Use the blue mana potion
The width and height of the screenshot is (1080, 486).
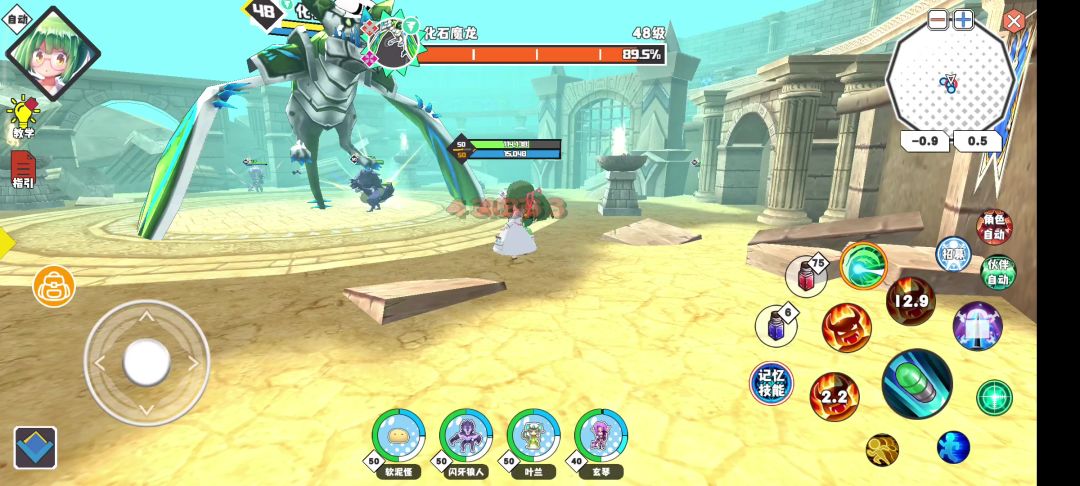tap(777, 324)
